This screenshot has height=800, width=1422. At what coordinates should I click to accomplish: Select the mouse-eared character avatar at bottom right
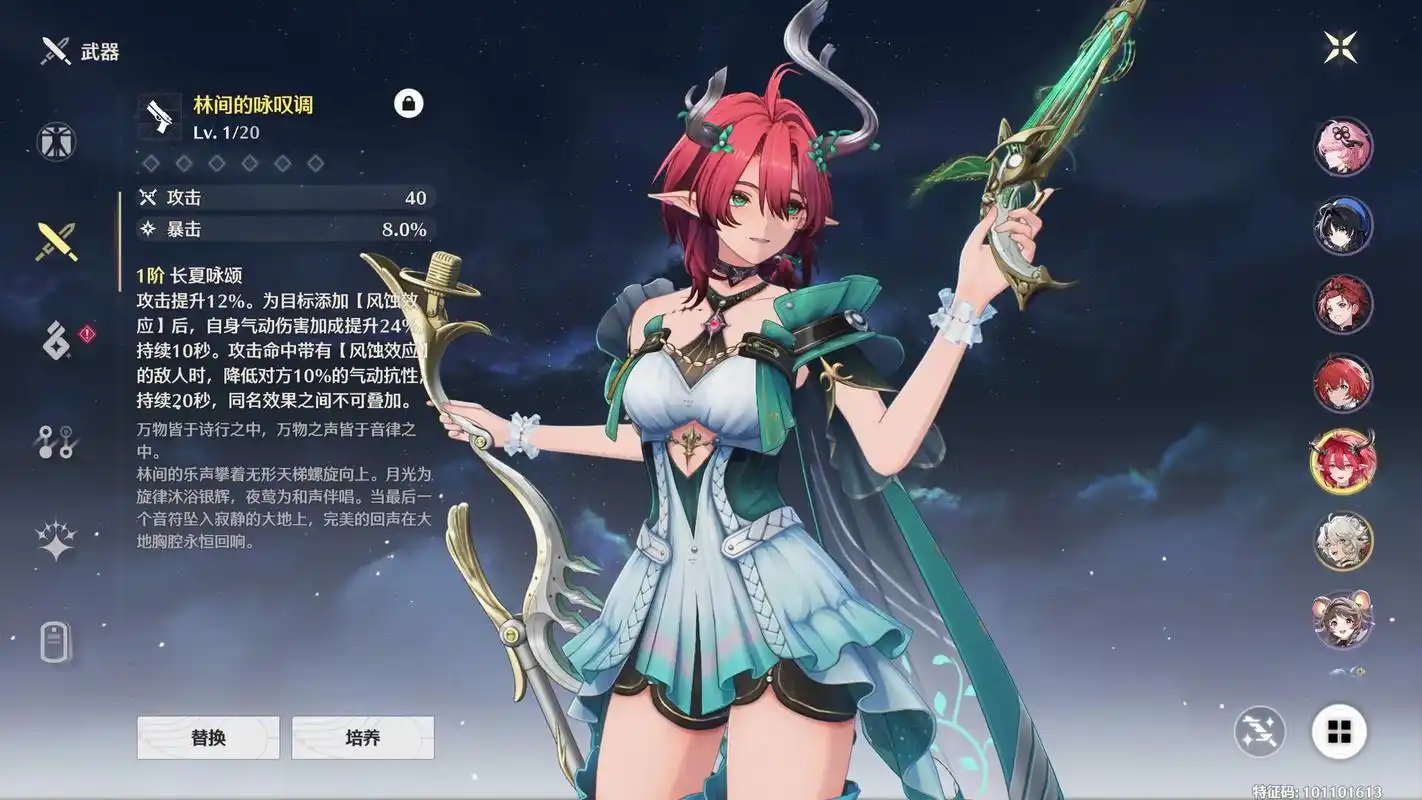(1343, 620)
